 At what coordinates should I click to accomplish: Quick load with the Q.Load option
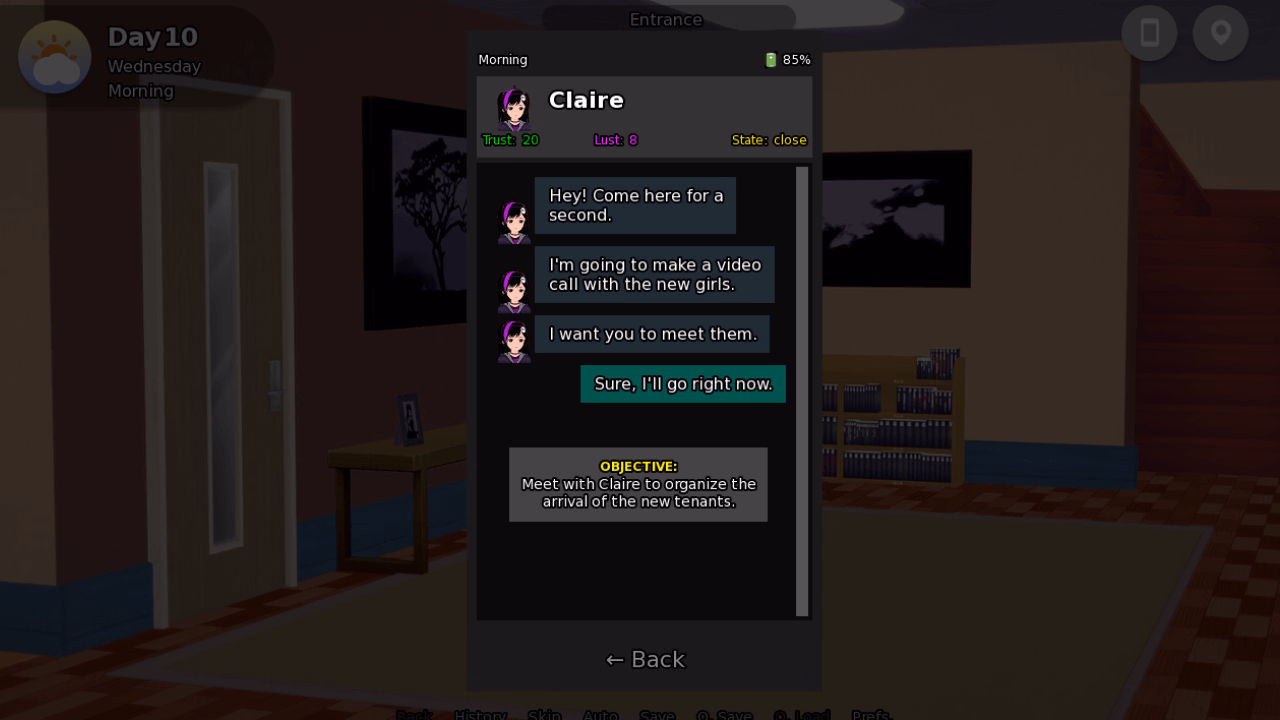click(802, 715)
